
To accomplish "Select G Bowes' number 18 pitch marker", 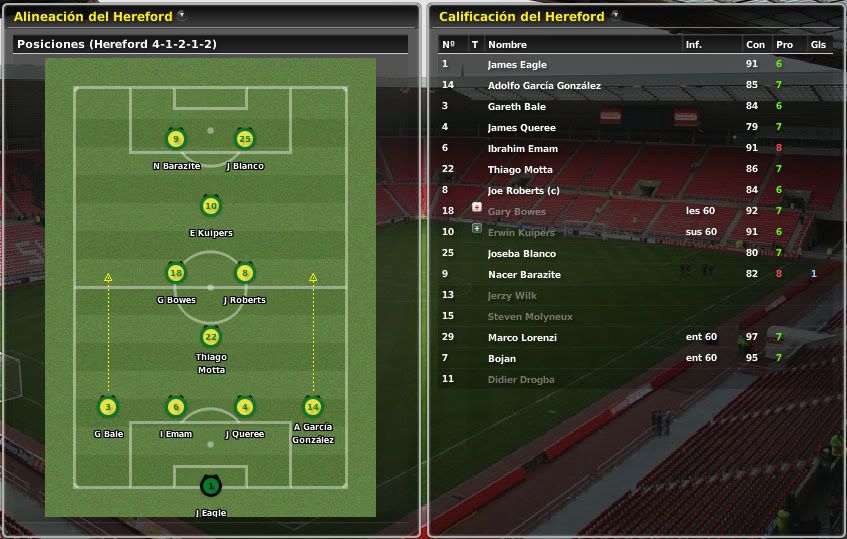I will tap(176, 272).
